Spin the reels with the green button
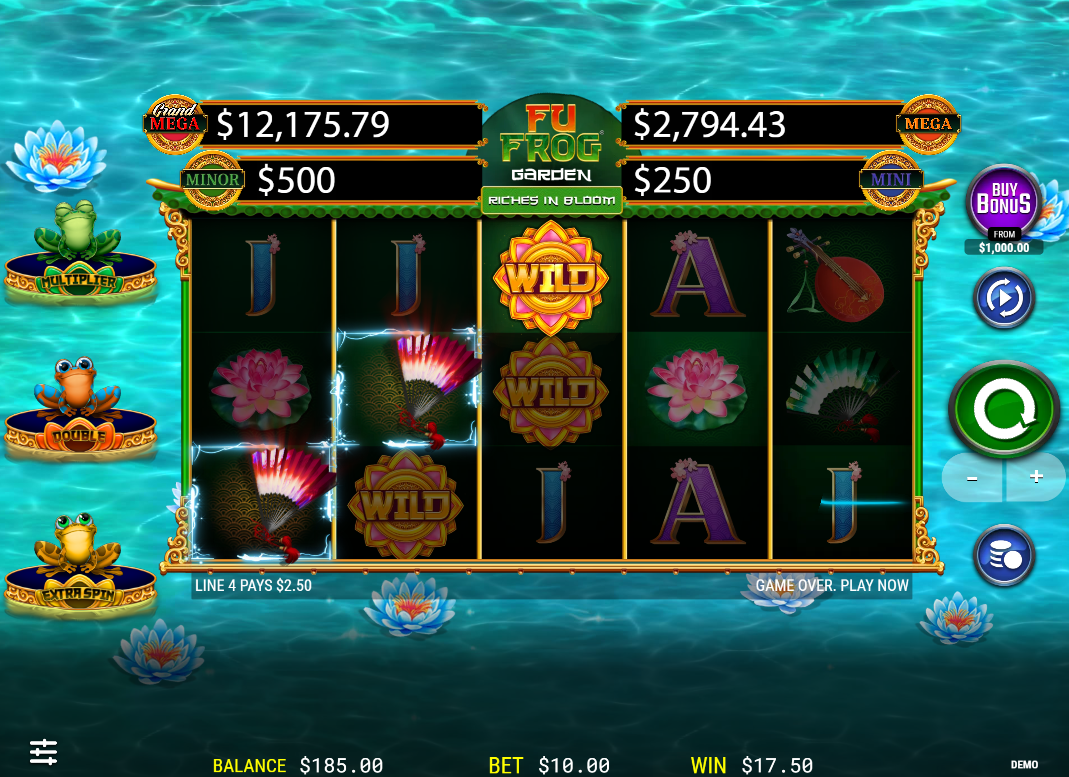This screenshot has width=1069, height=777. click(1003, 408)
